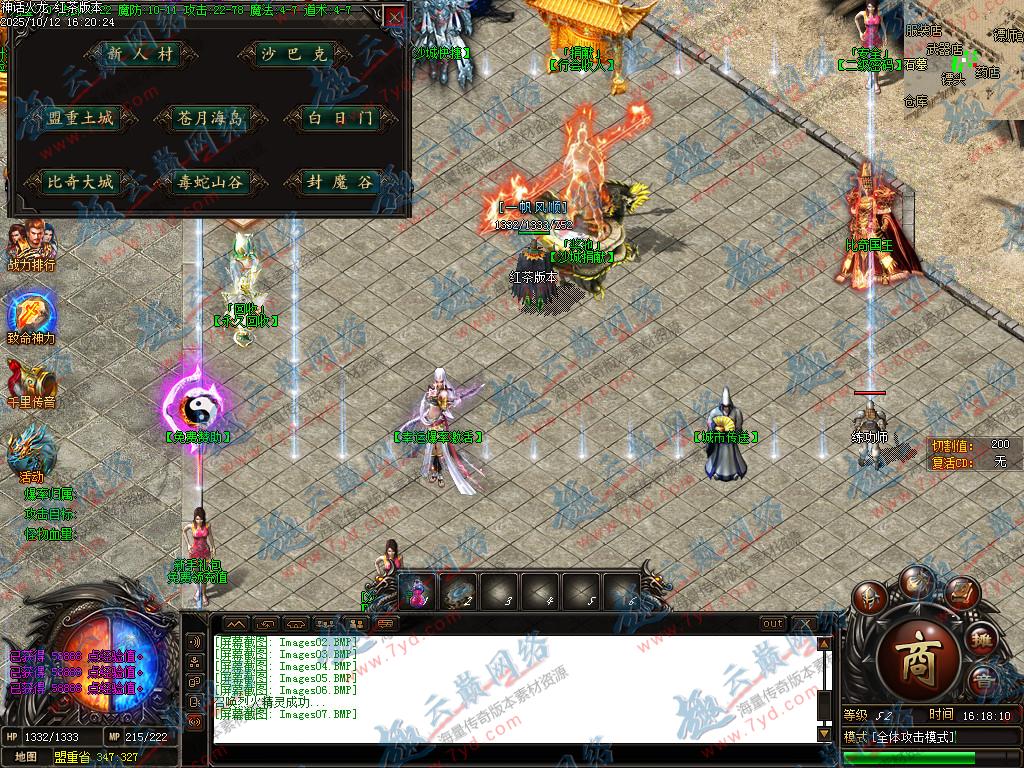Viewport: 1024px width, 768px height.
Task: Activate the 致命神力 icon
Action: tap(30, 314)
